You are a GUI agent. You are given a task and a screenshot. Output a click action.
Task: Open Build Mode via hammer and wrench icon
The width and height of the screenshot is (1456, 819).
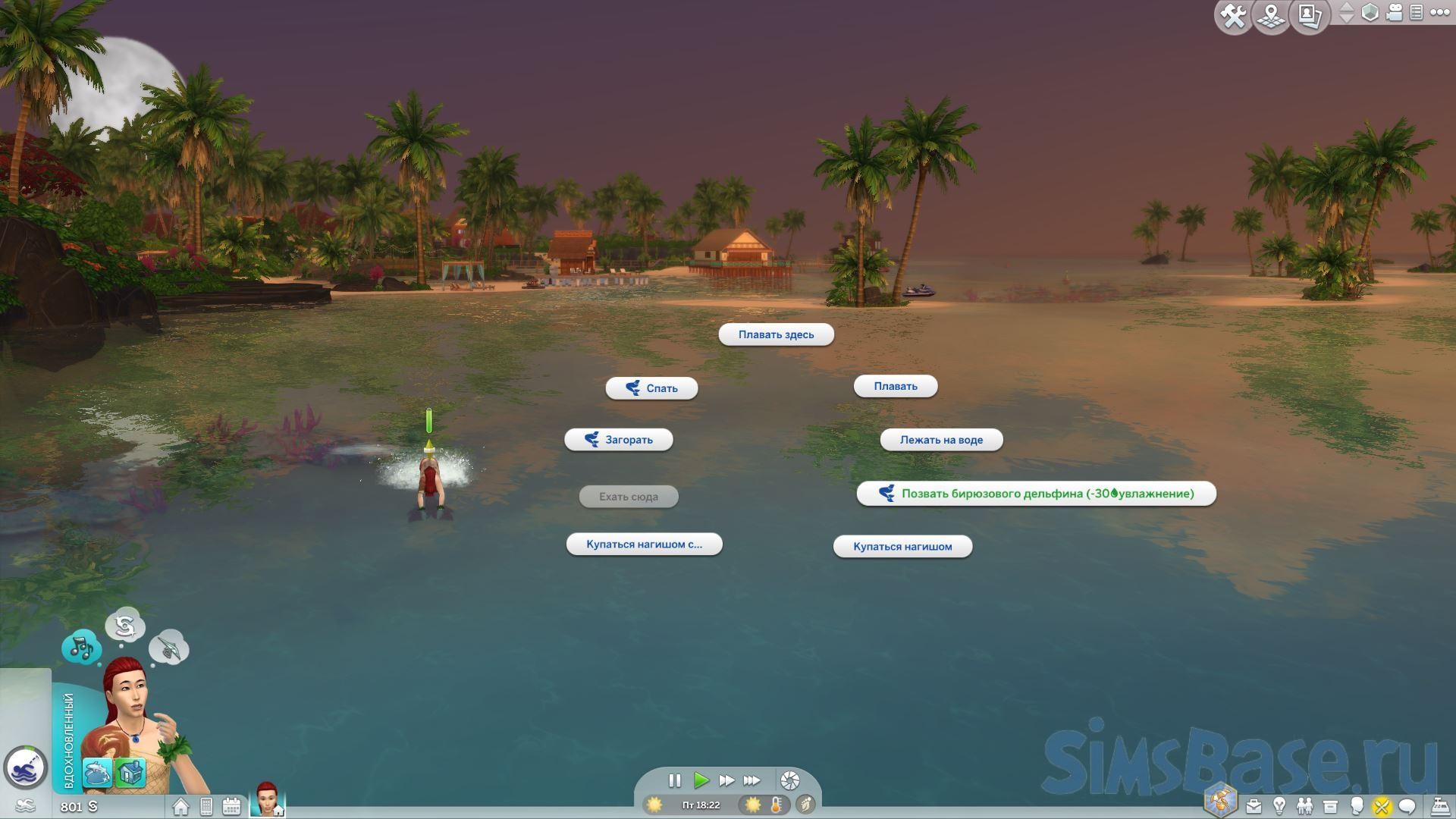(x=1234, y=16)
